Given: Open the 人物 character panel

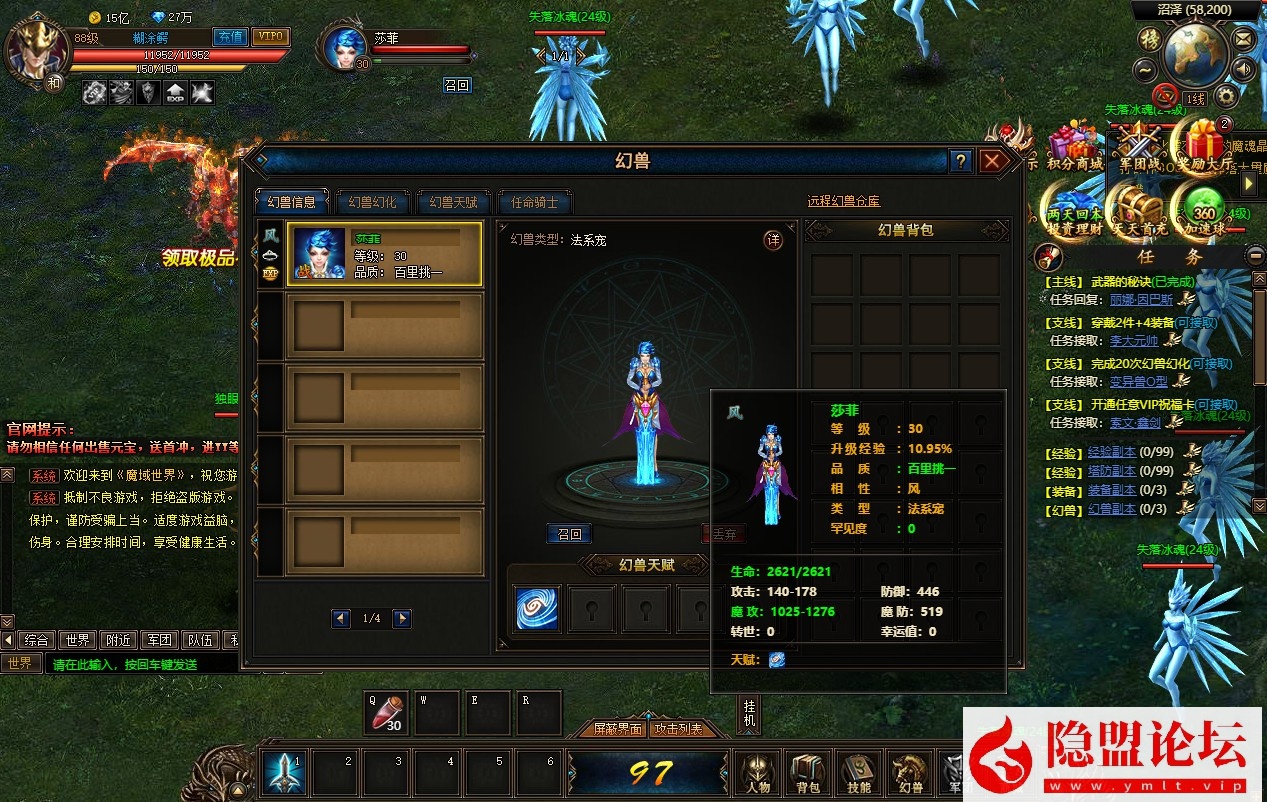Looking at the screenshot, I should [757, 773].
